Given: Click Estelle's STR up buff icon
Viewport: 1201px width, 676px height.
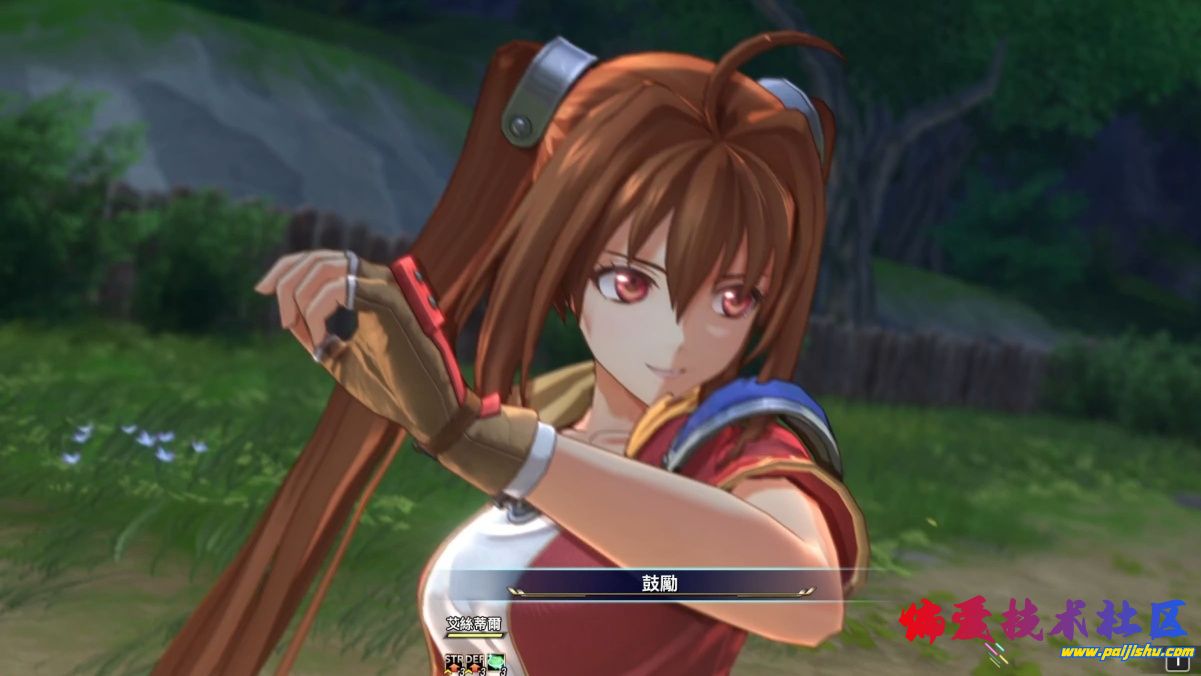Looking at the screenshot, I should (455, 661).
